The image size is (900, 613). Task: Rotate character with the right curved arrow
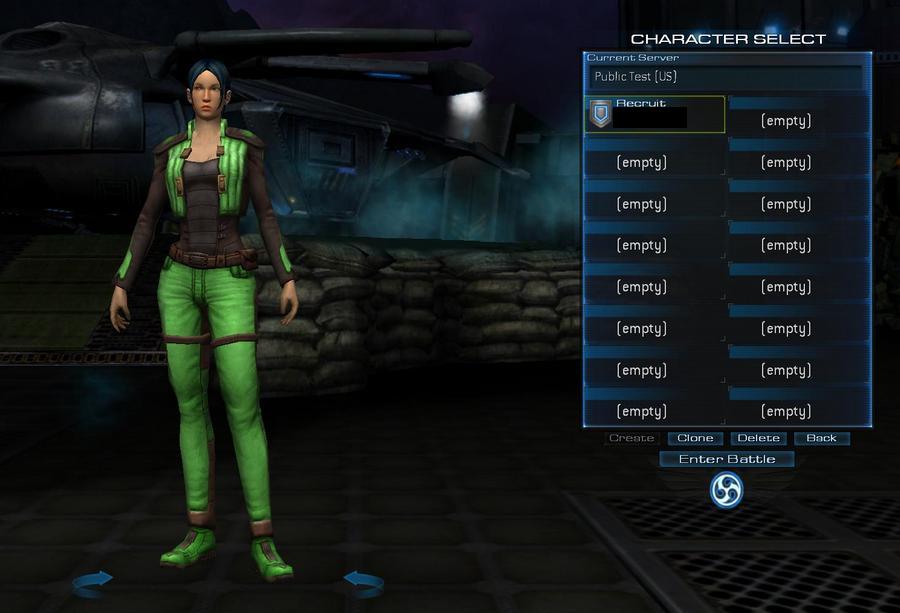click(x=365, y=579)
